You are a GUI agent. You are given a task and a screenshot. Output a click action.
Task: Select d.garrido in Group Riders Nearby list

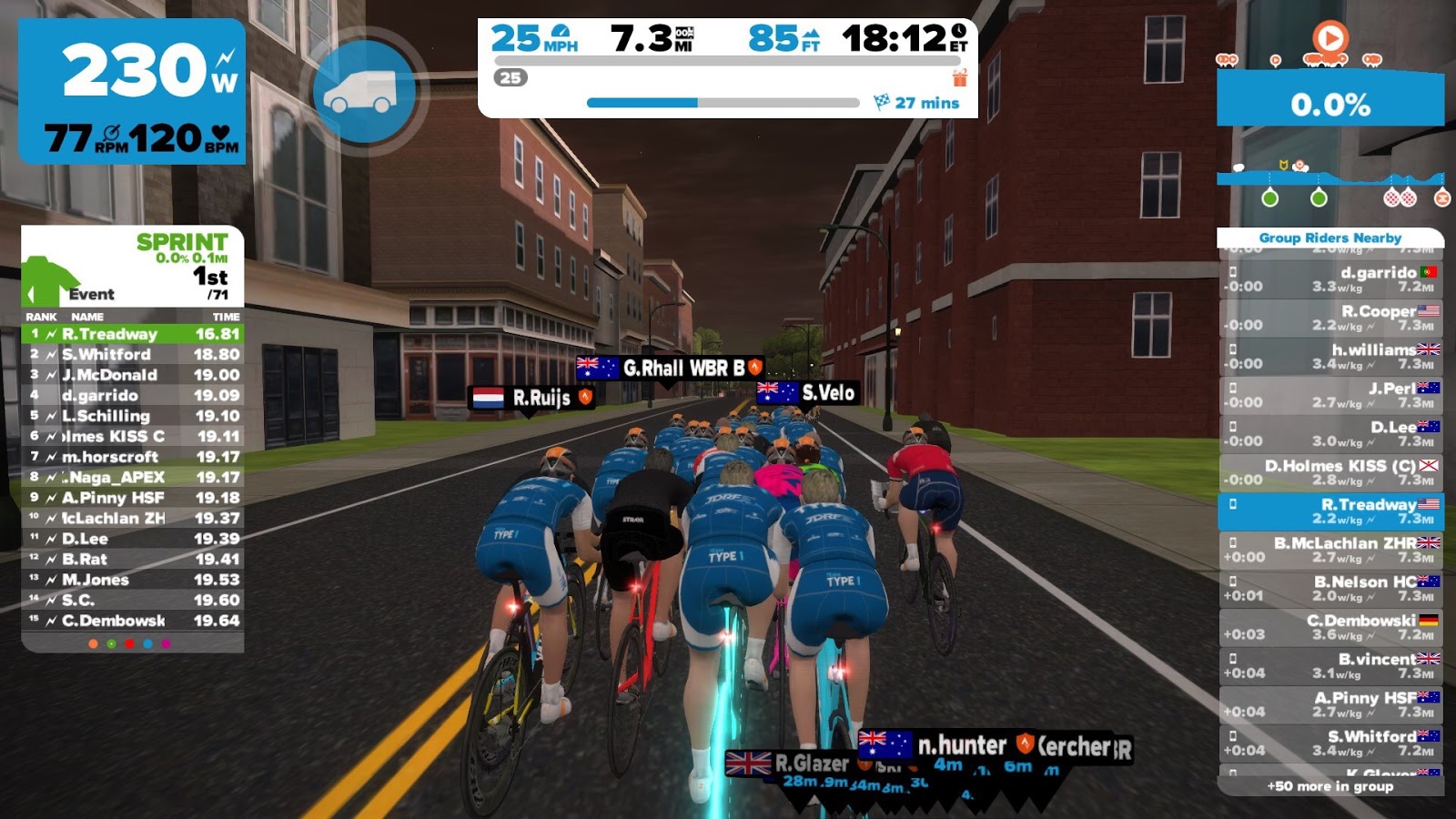[x=1330, y=279]
